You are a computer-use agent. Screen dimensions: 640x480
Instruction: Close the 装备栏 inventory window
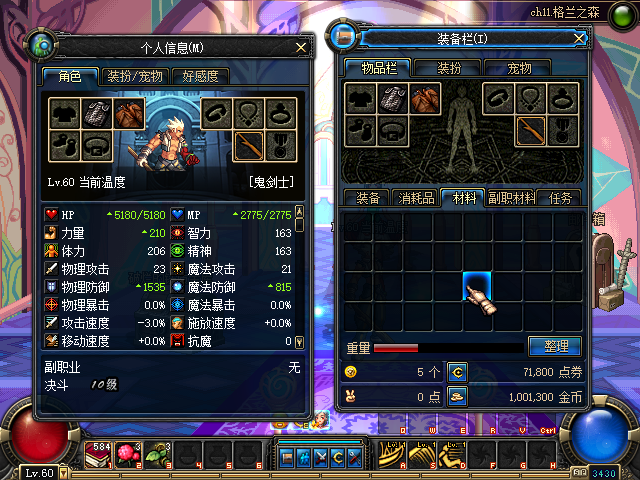(579, 38)
